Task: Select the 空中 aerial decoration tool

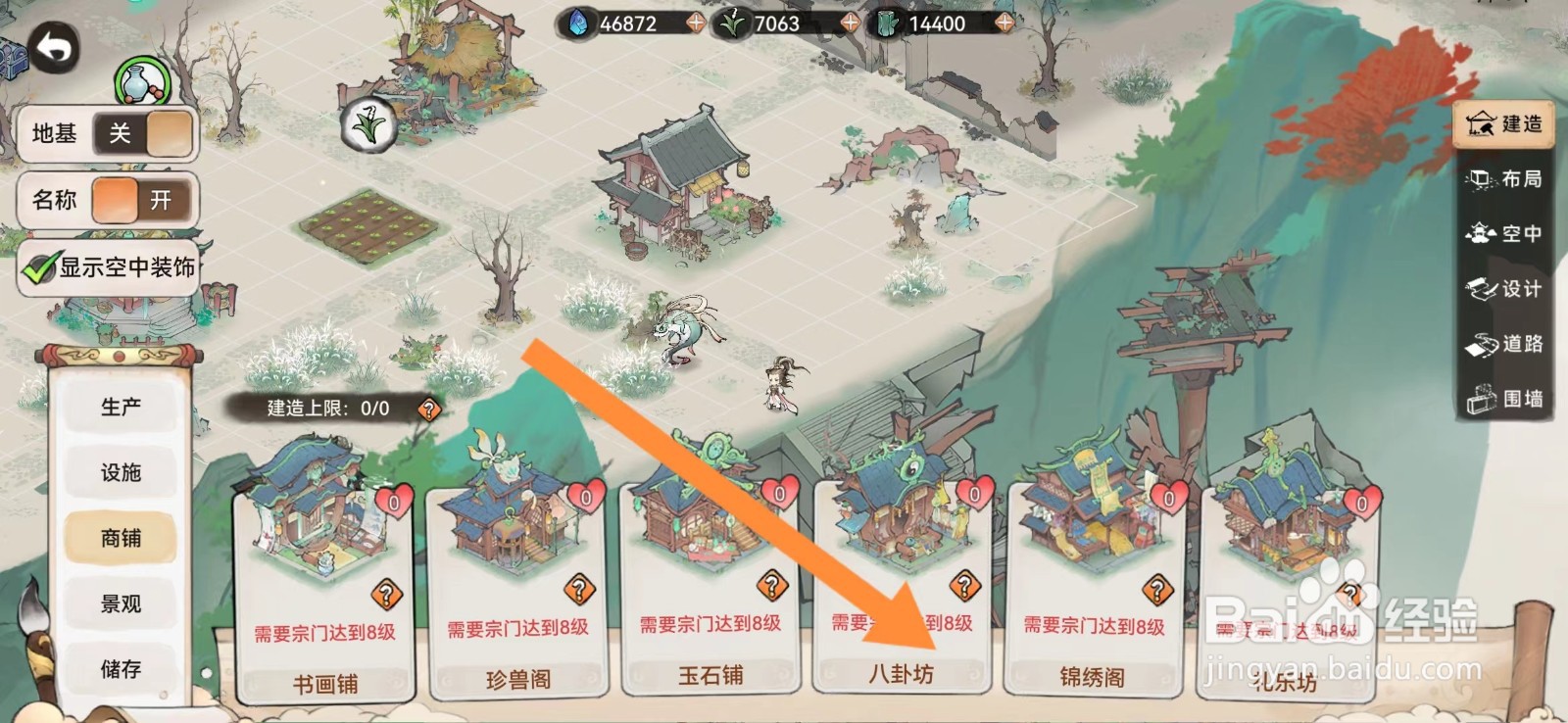Action: [1506, 234]
